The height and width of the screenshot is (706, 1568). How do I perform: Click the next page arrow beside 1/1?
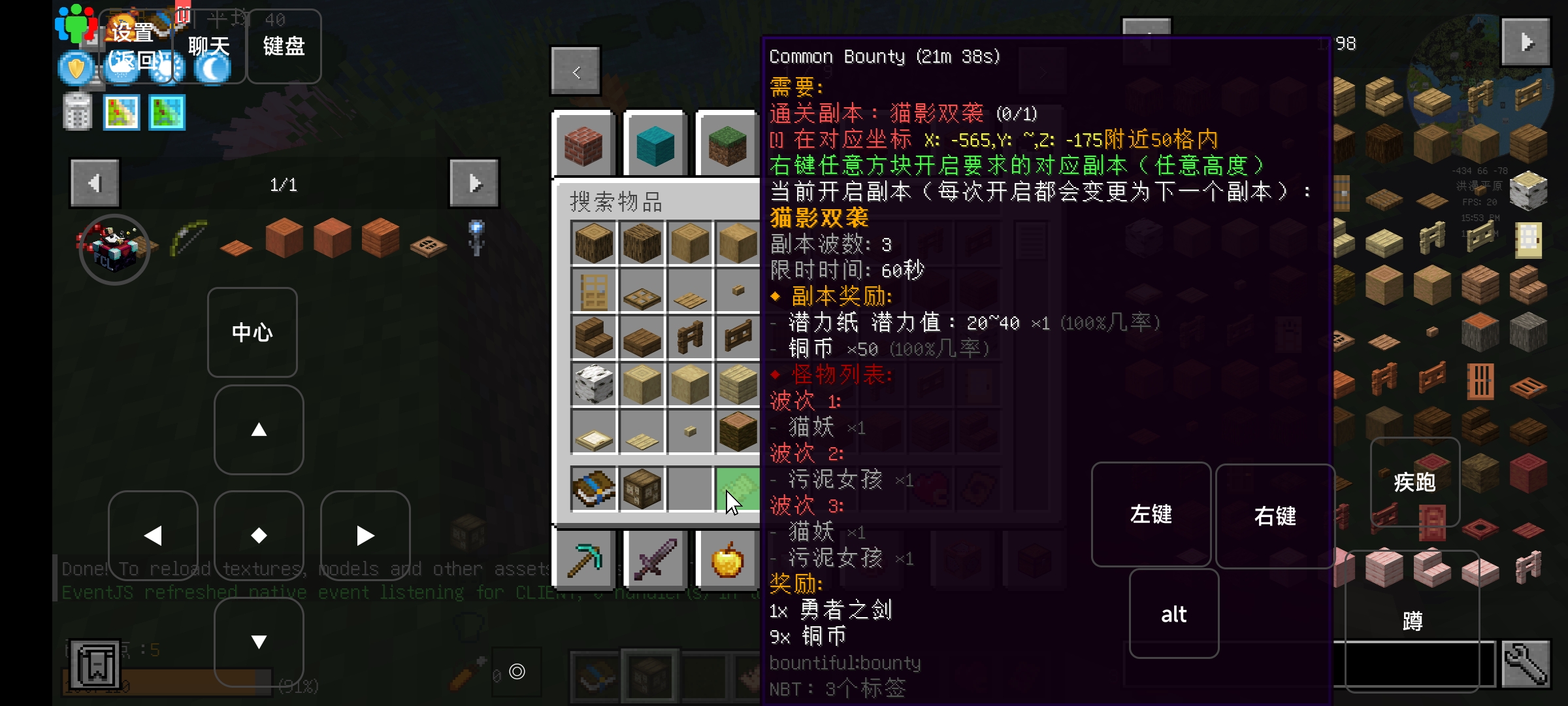coord(474,184)
